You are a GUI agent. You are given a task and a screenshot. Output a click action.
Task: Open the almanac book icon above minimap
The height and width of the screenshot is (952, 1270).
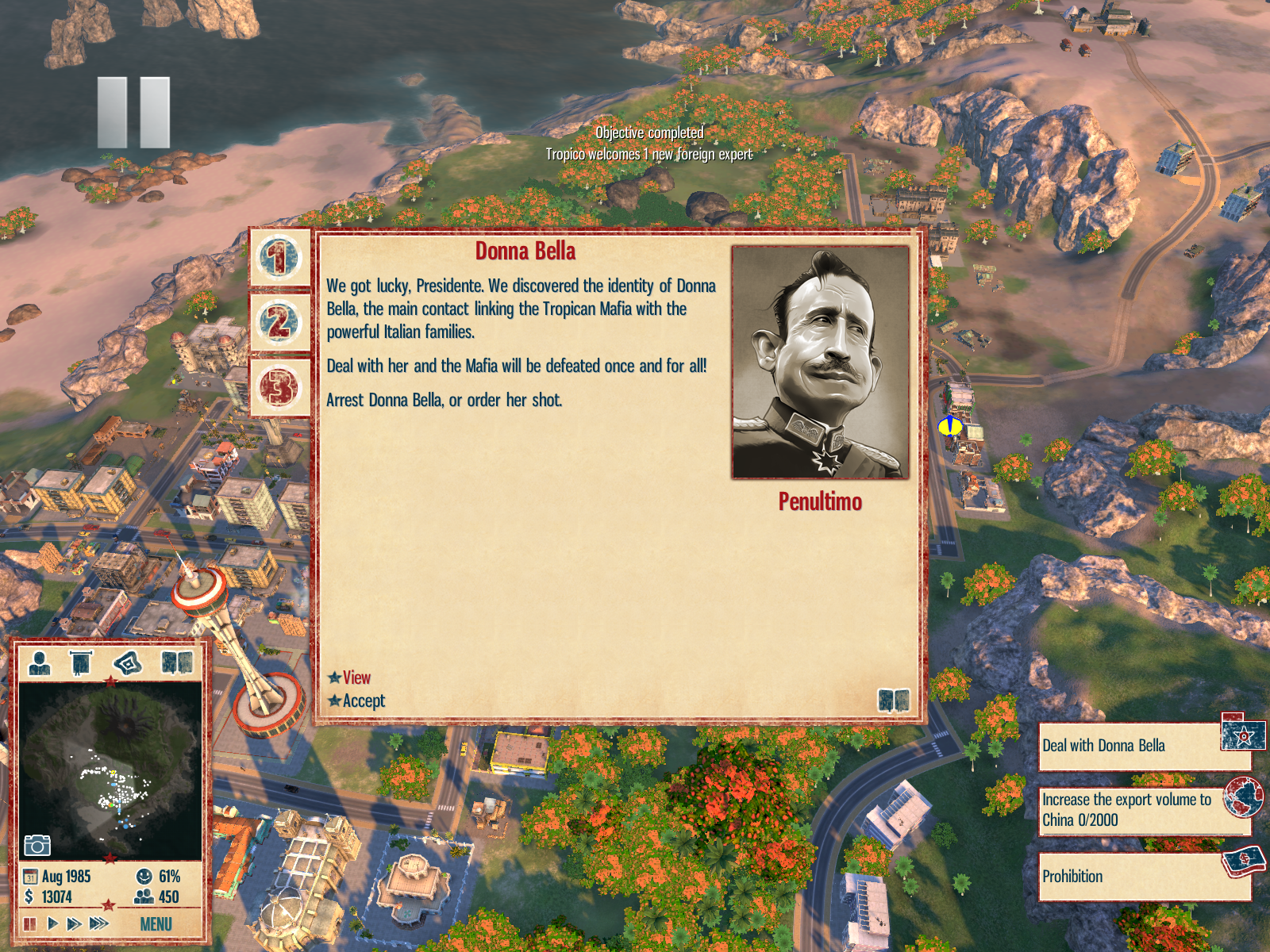tap(177, 662)
